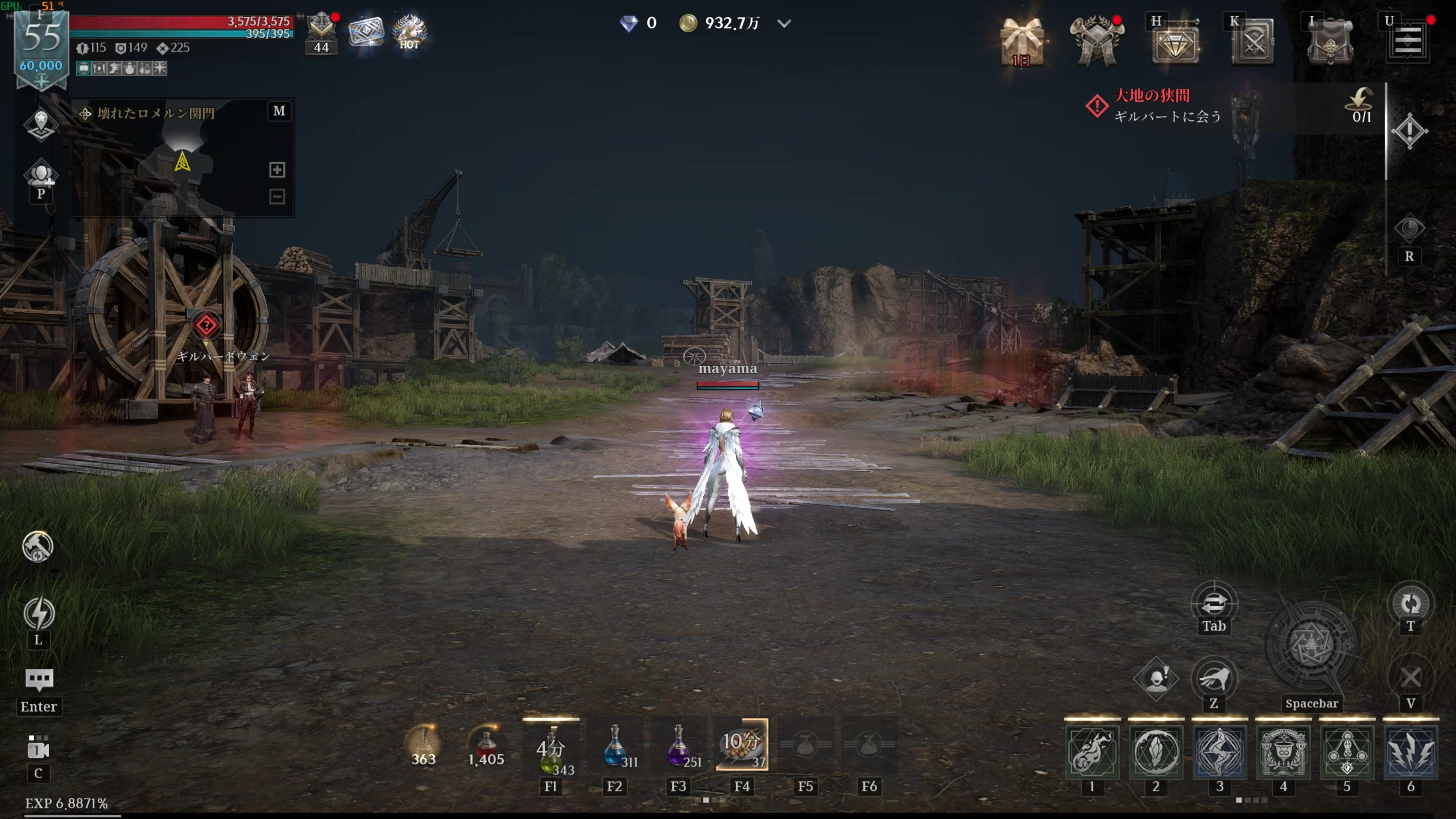Activate the lightning skill in slot 6
The image size is (1456, 819).
click(x=1410, y=752)
